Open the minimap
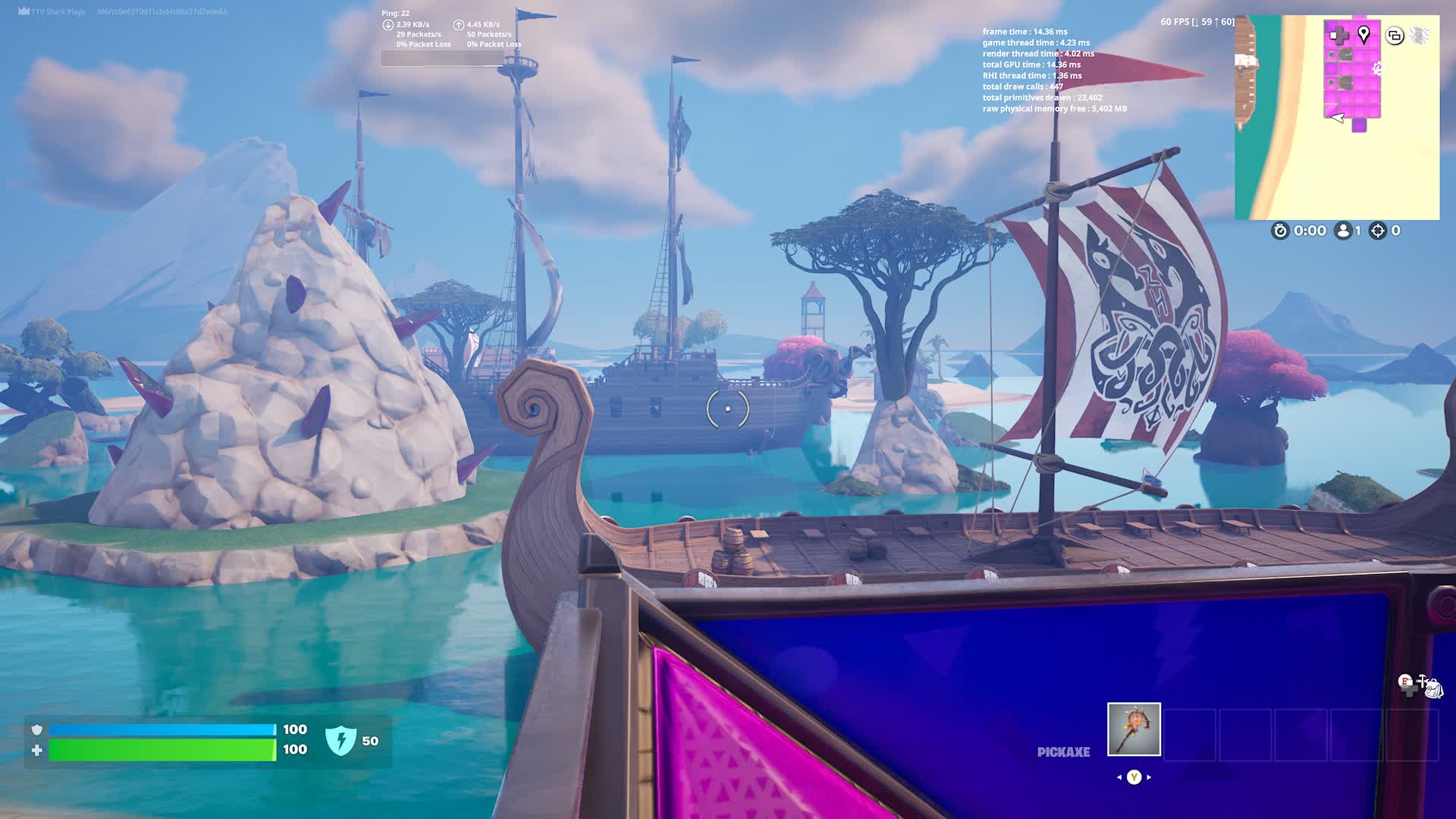 pyautogui.click(x=1337, y=118)
